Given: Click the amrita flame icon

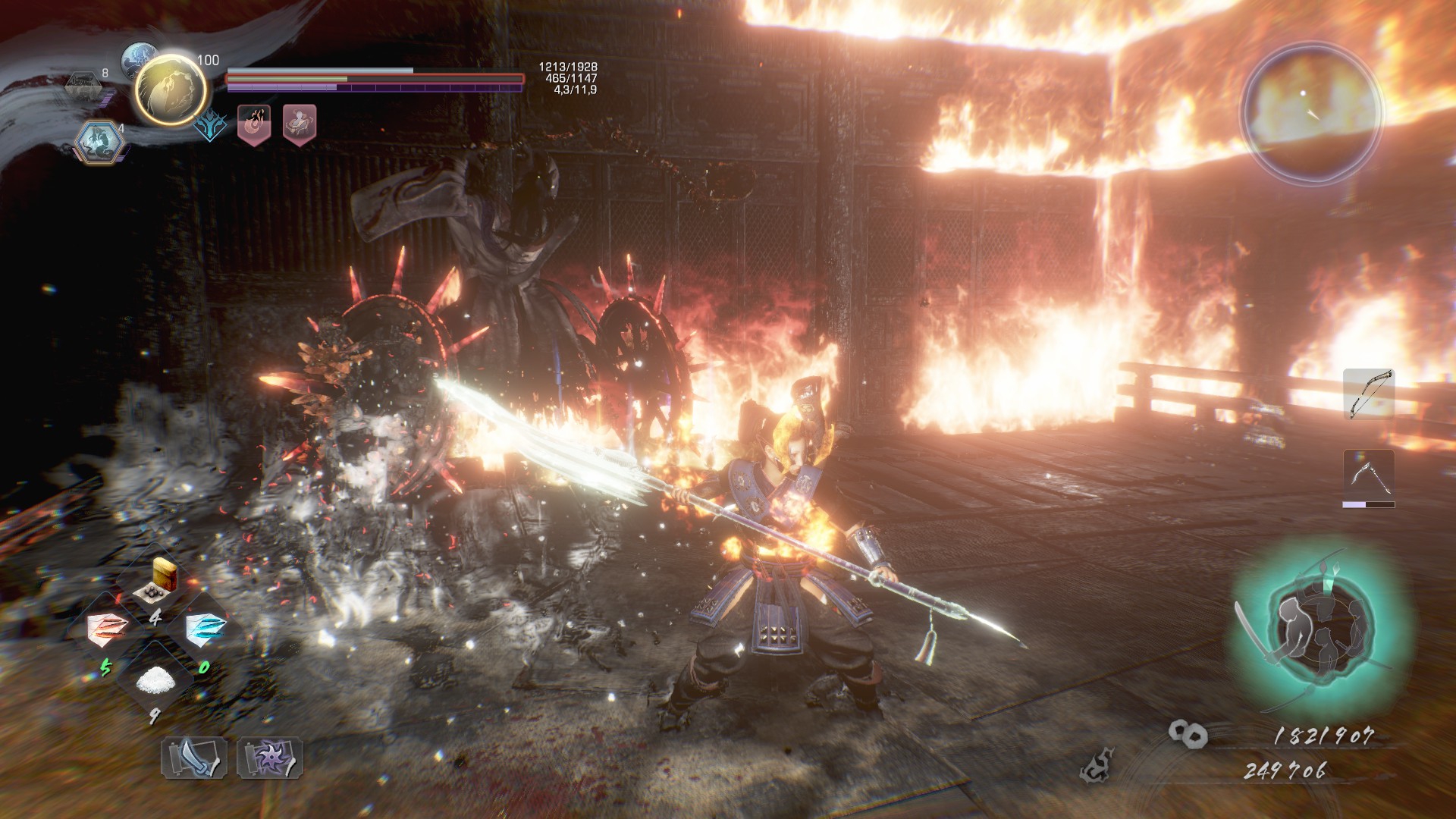Looking at the screenshot, I should coord(1098,766).
